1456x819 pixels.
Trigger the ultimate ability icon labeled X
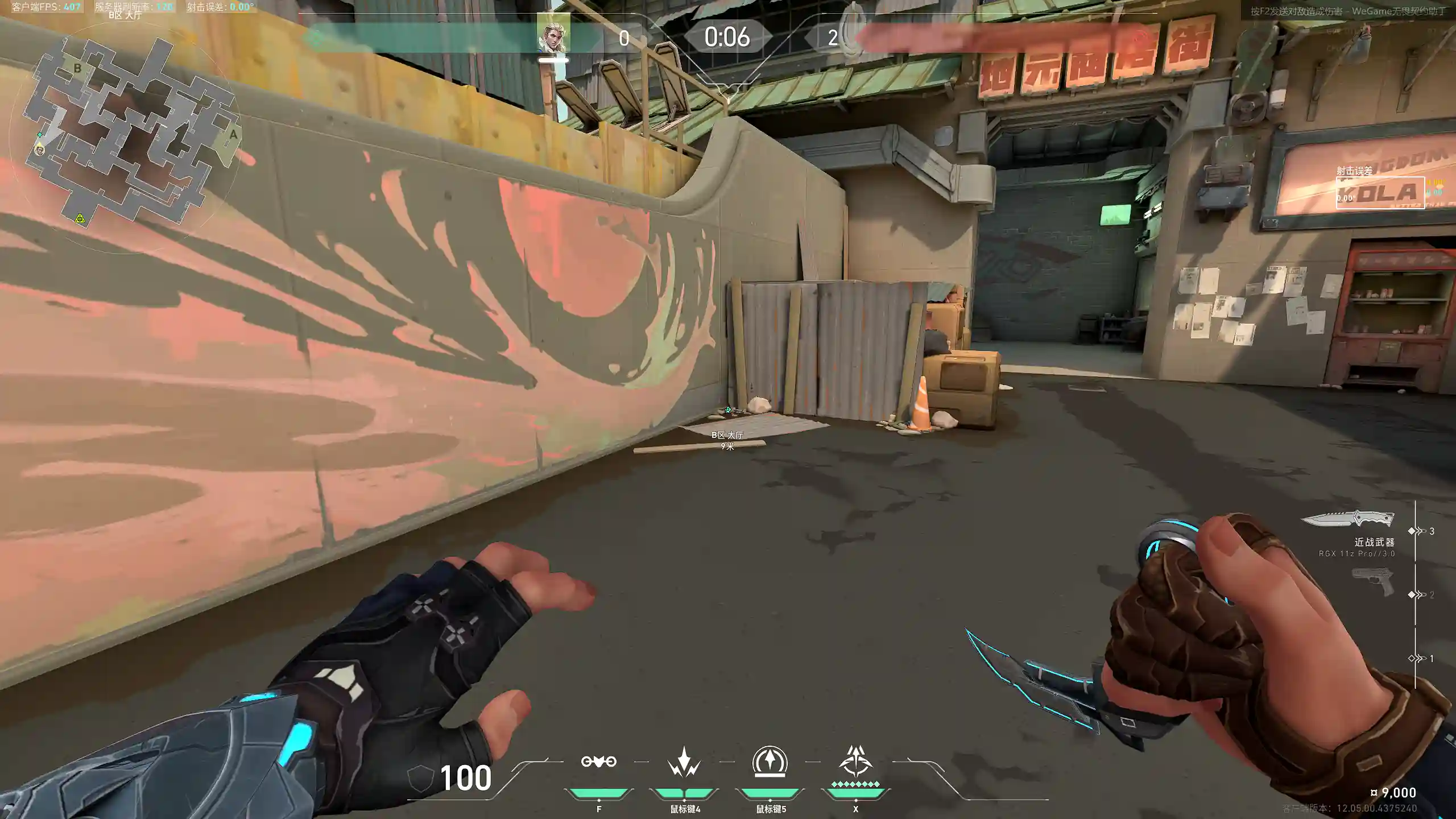point(855,762)
